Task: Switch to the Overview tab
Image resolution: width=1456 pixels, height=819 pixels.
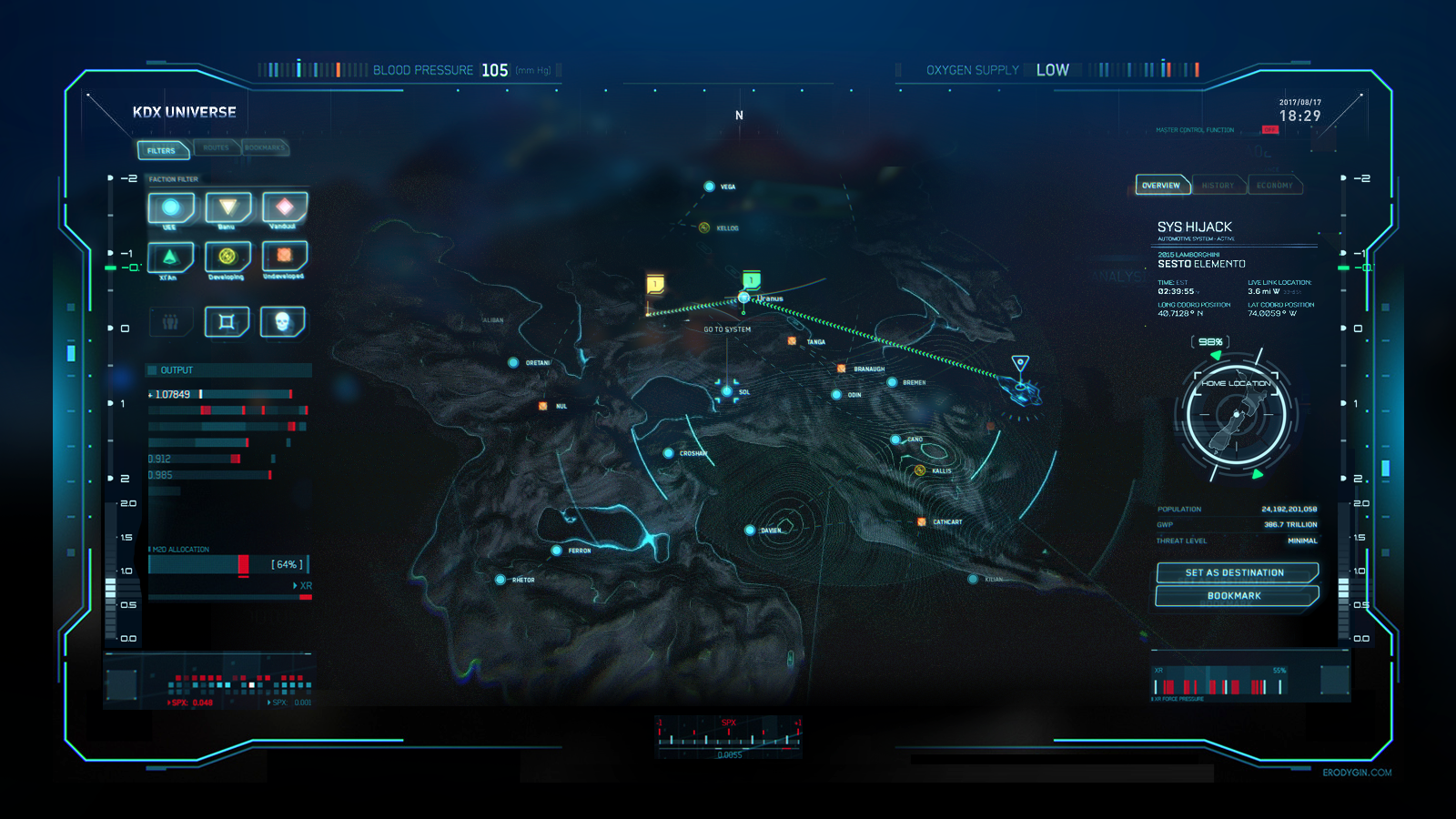Action: tap(1161, 185)
